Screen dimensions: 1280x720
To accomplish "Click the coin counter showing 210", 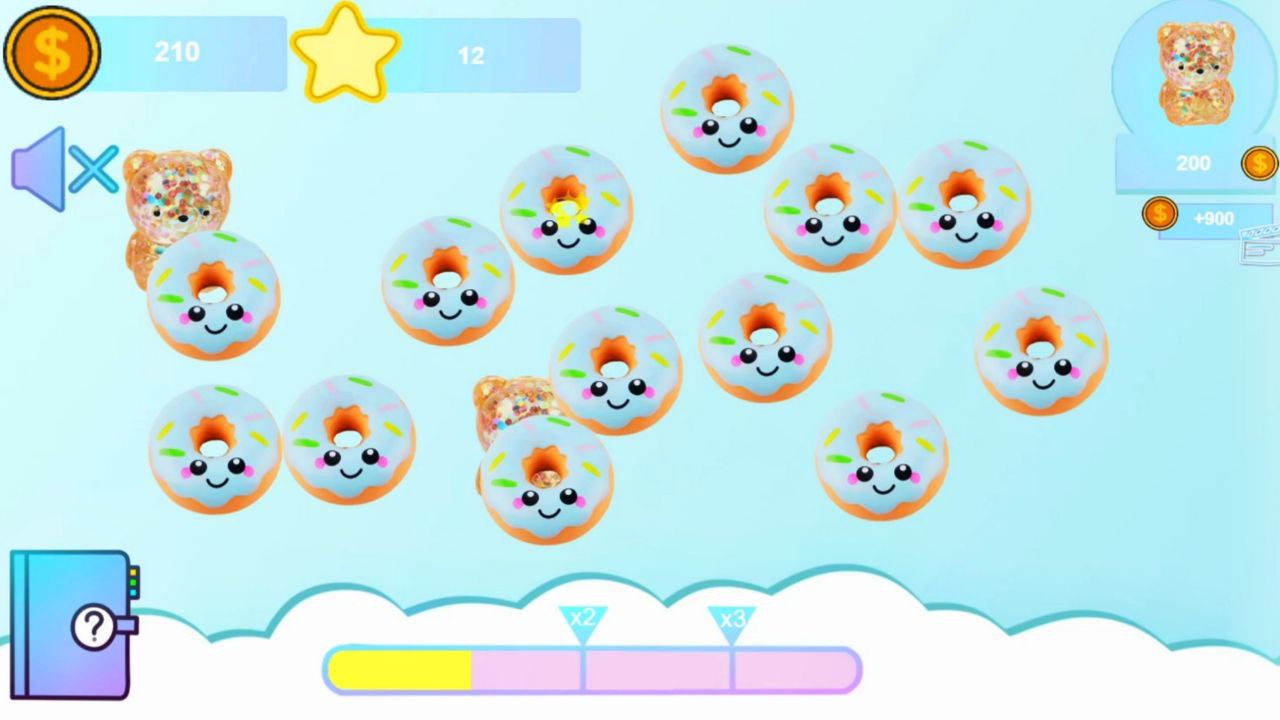I will click(x=177, y=53).
